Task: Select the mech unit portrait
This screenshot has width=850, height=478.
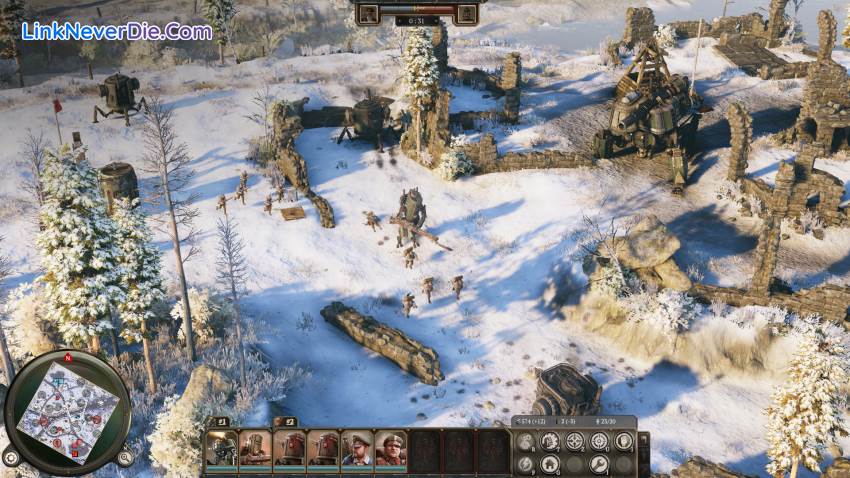Action: [x=222, y=448]
